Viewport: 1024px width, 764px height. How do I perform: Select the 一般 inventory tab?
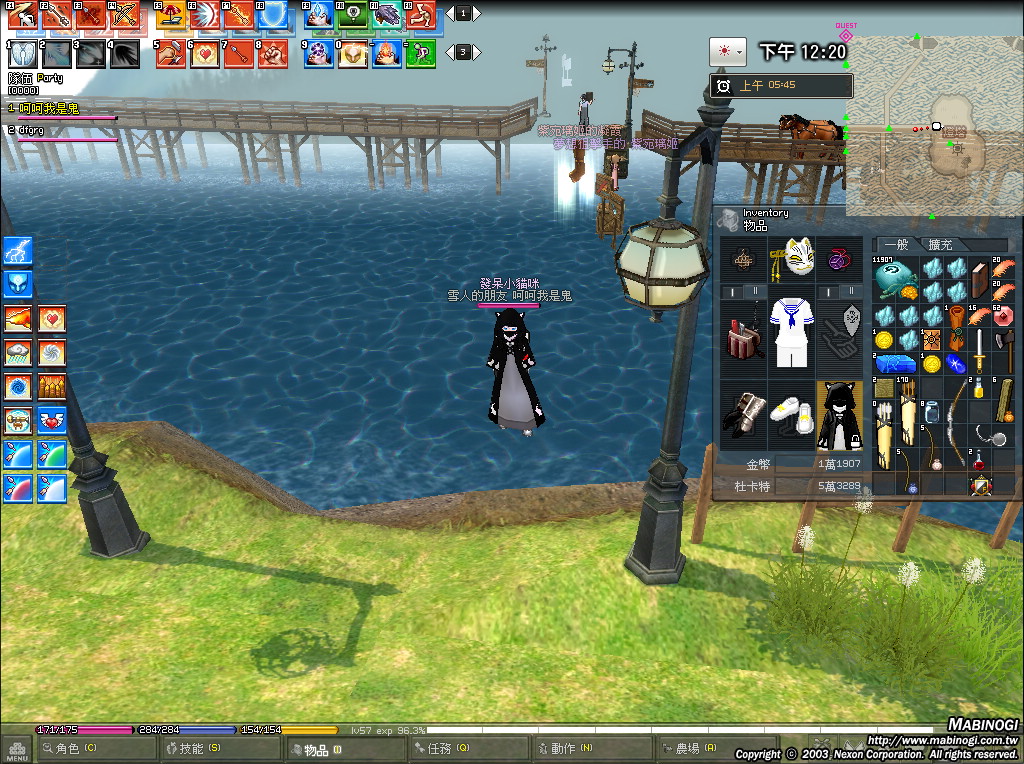pyautogui.click(x=895, y=245)
